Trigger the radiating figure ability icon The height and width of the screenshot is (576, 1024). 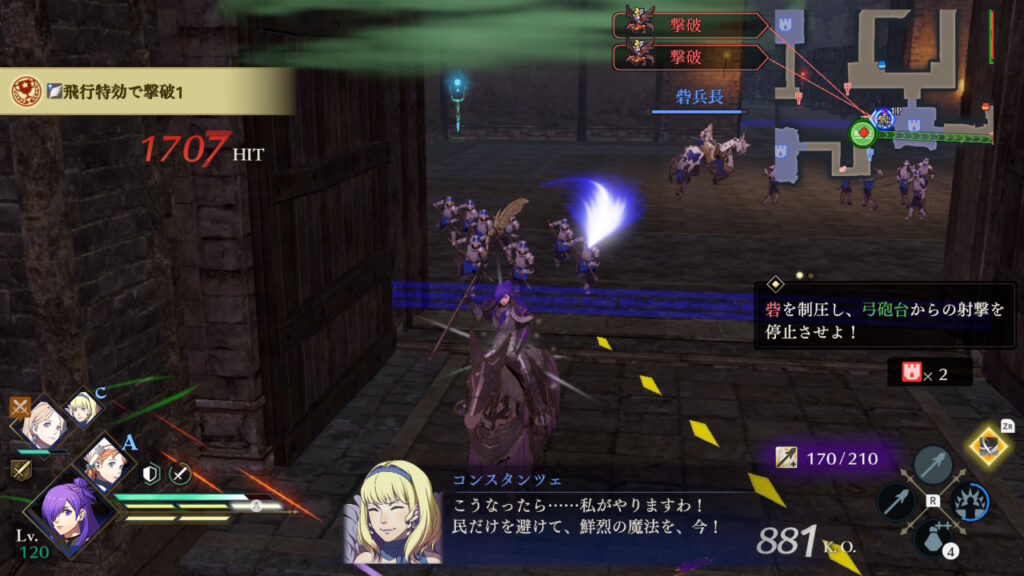(969, 501)
